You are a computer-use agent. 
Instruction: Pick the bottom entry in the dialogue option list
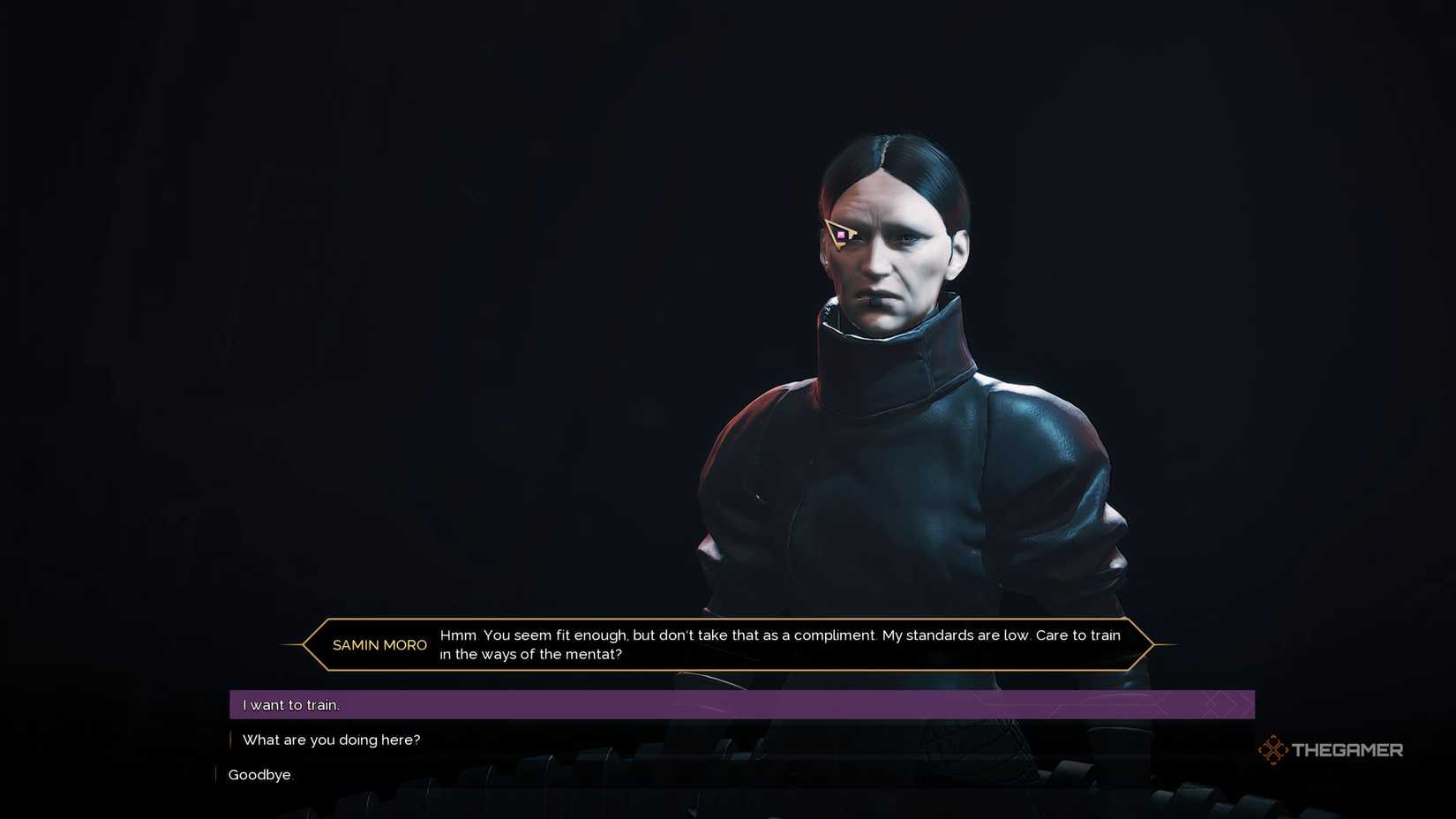259,774
